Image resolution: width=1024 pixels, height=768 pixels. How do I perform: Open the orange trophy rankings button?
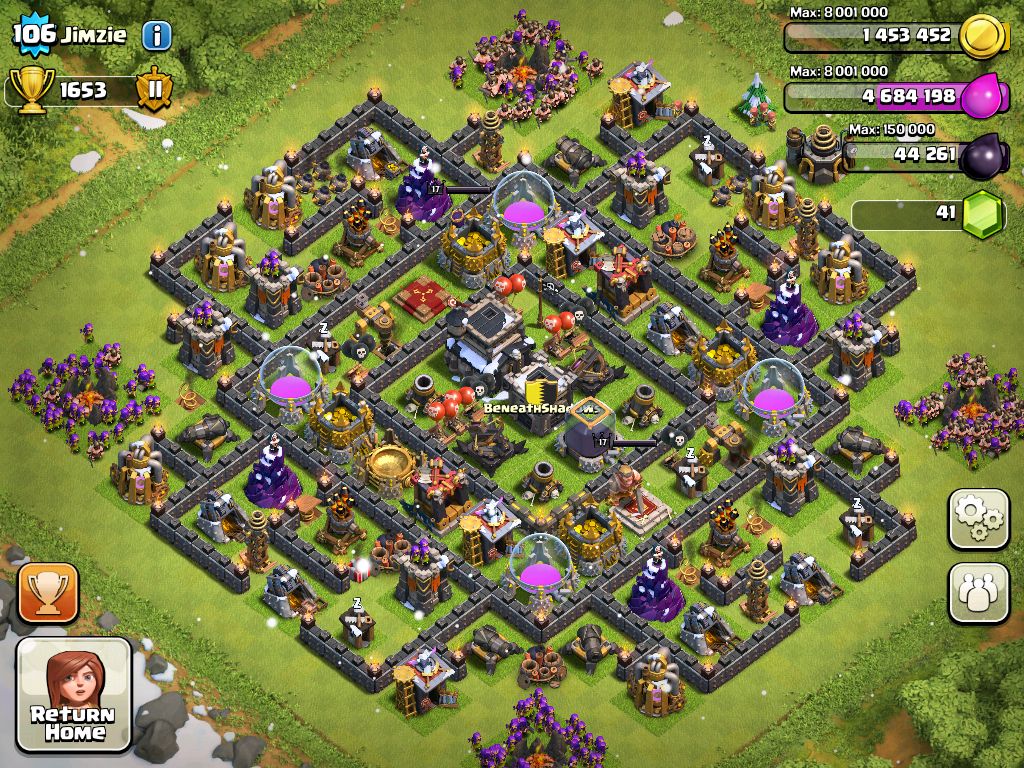48,592
